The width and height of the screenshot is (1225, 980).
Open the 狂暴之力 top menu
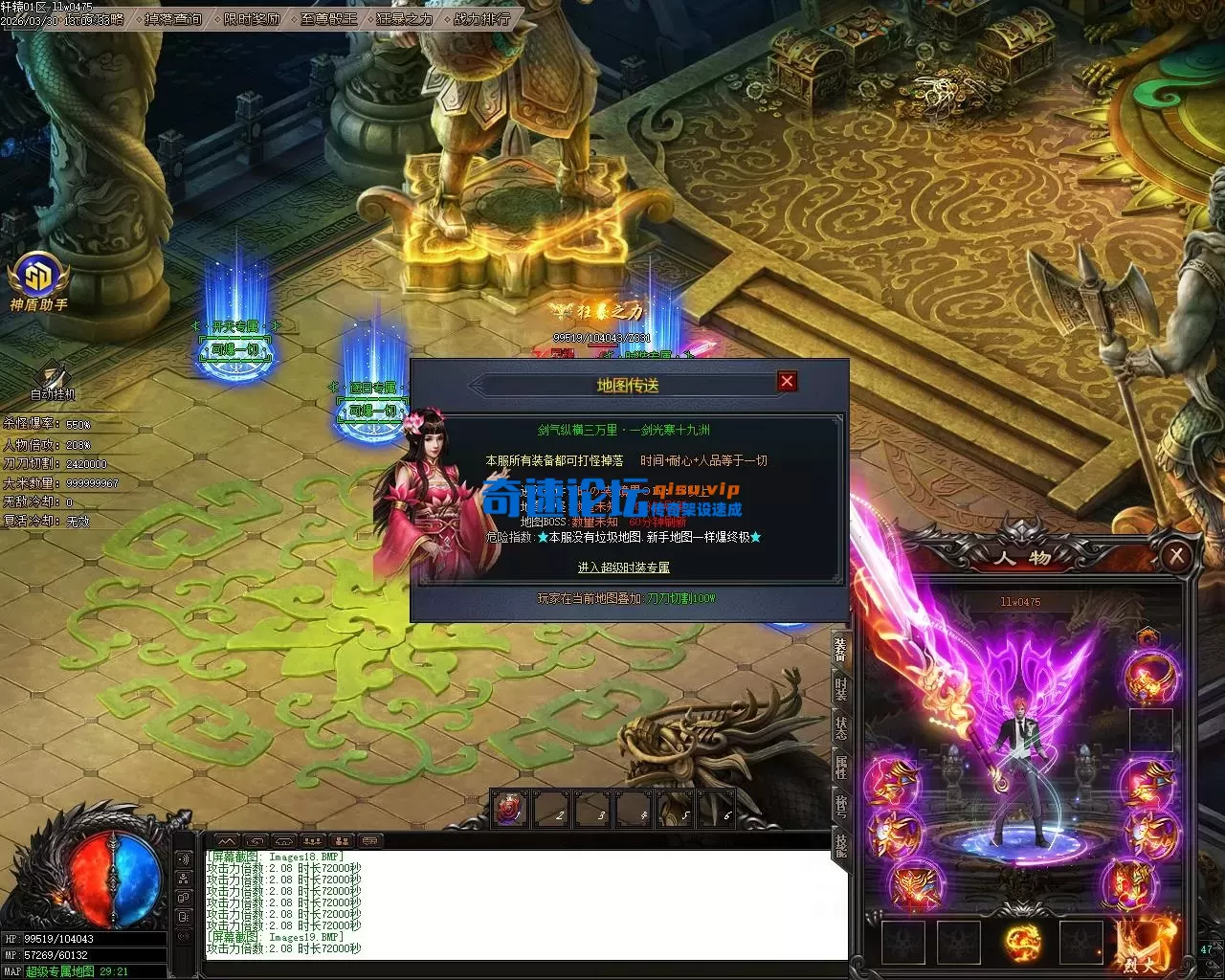tap(404, 18)
